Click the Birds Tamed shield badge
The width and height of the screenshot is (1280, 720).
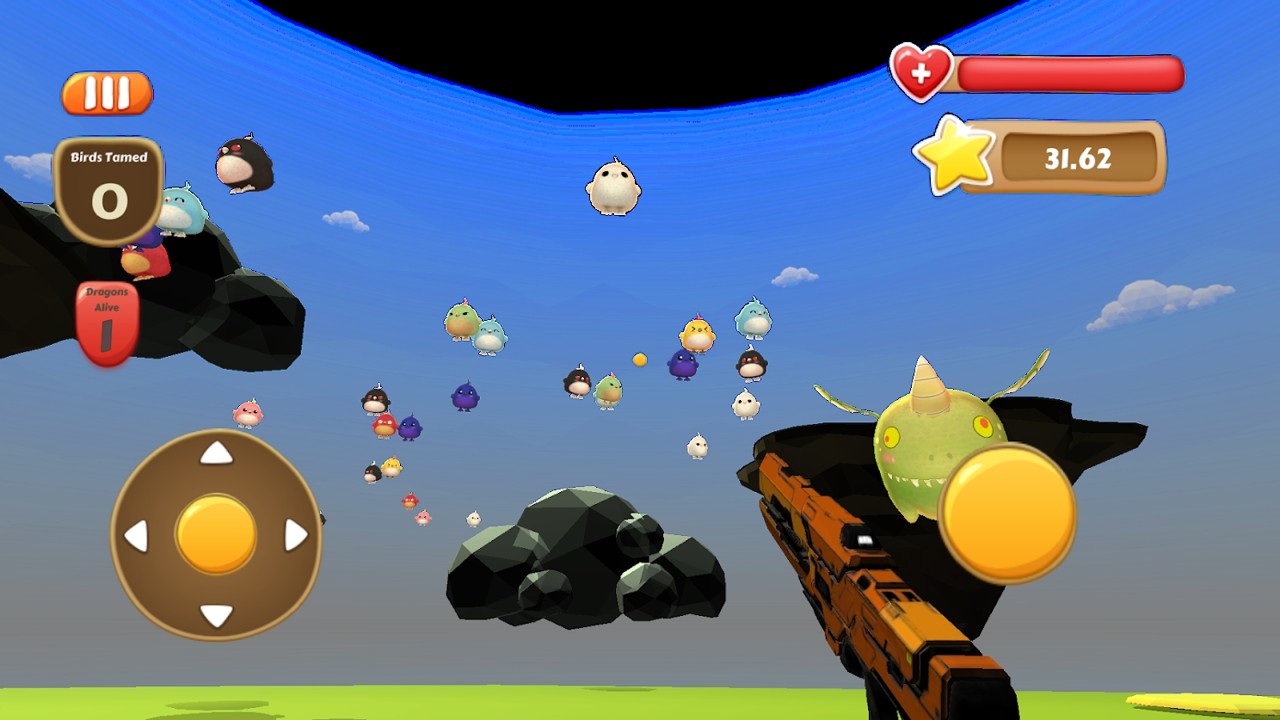click(108, 185)
